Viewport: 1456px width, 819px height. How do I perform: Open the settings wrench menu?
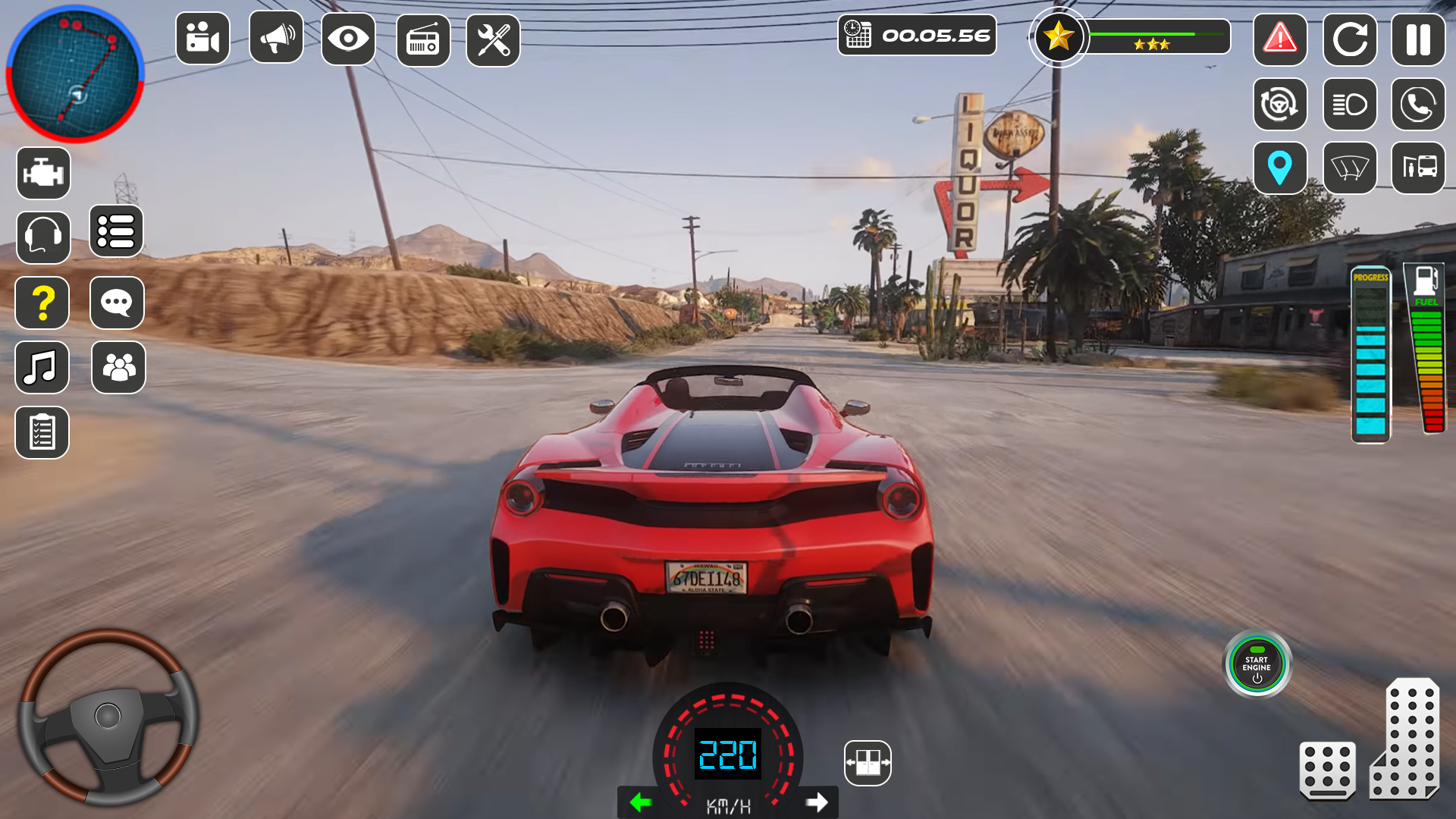point(494,39)
